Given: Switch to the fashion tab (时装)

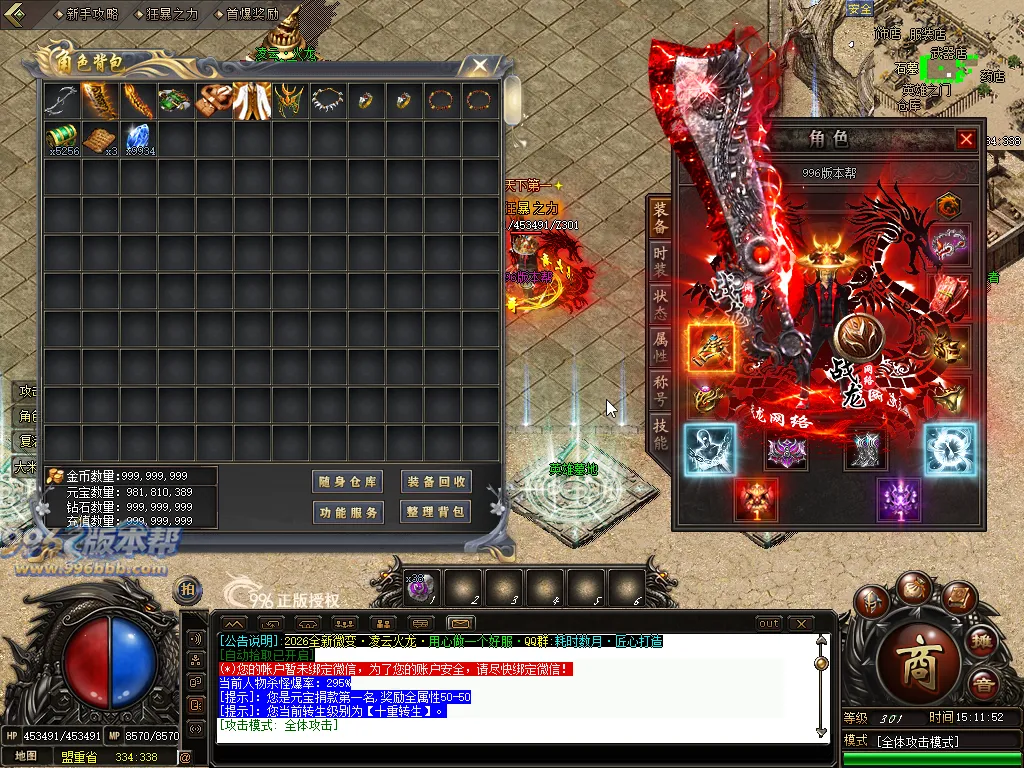Looking at the screenshot, I should 660,260.
